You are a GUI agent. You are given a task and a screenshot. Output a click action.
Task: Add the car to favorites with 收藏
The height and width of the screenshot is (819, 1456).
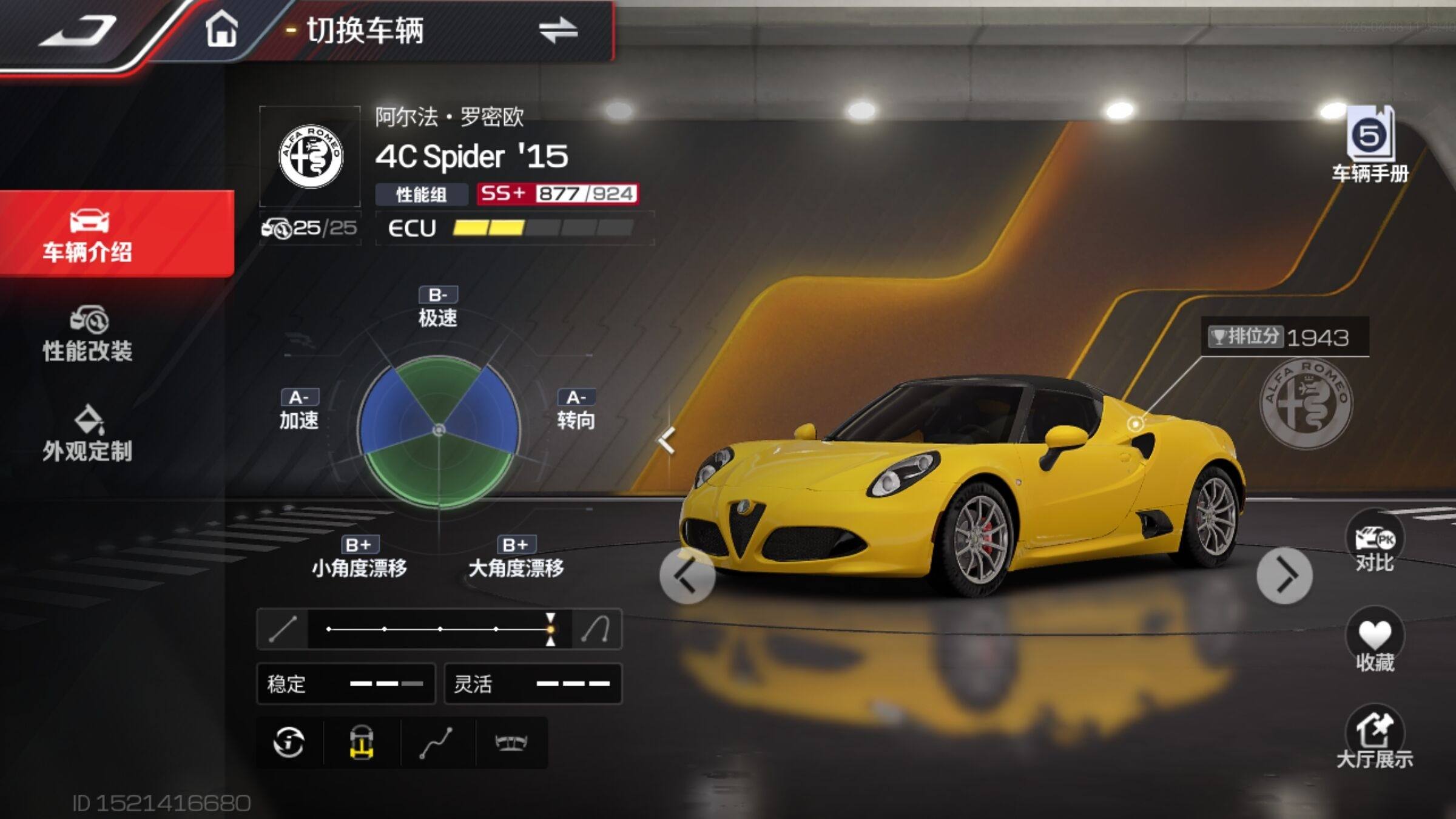pyautogui.click(x=1374, y=643)
